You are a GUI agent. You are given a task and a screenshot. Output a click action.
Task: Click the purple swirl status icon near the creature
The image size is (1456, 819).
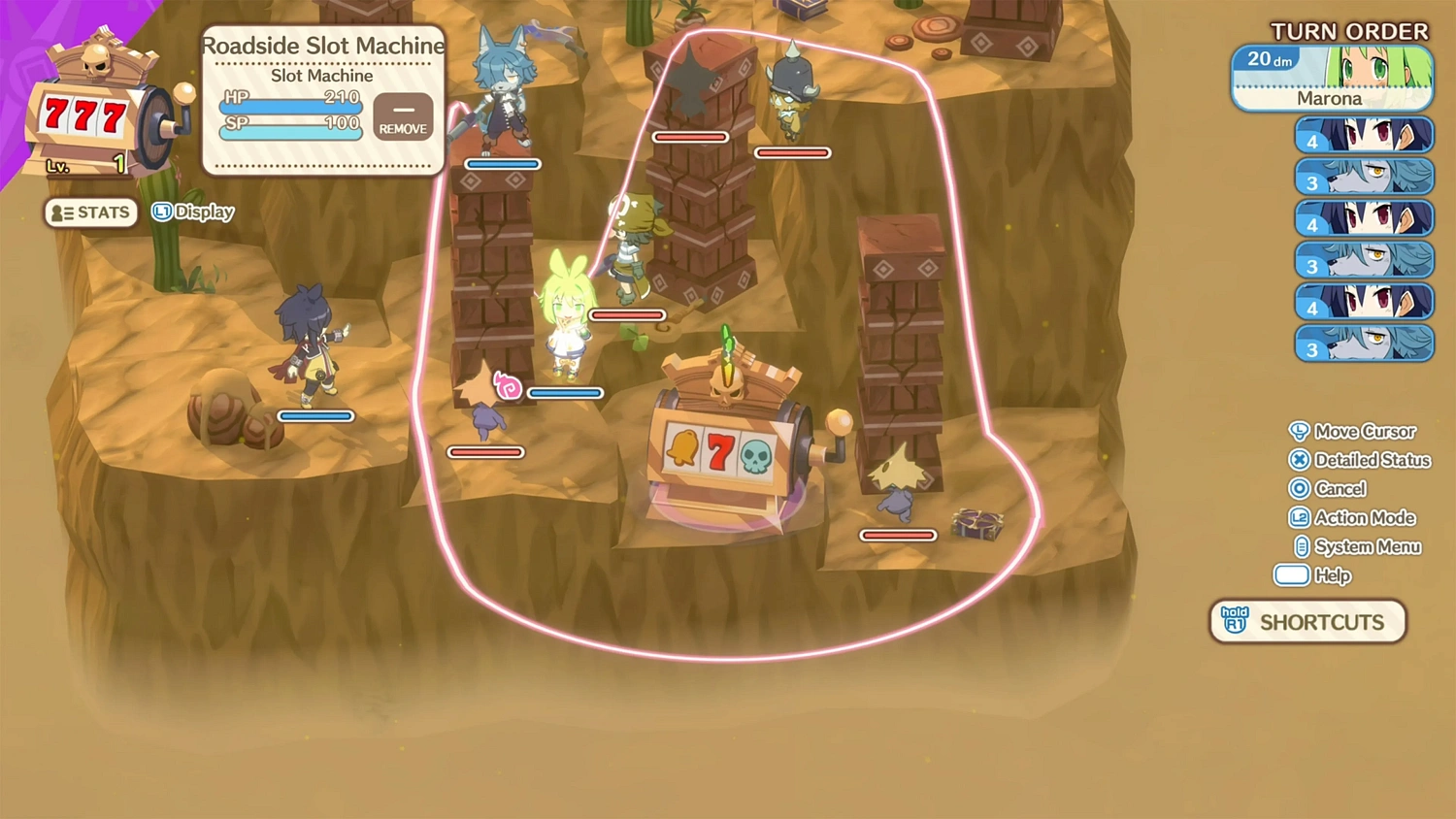pos(507,386)
